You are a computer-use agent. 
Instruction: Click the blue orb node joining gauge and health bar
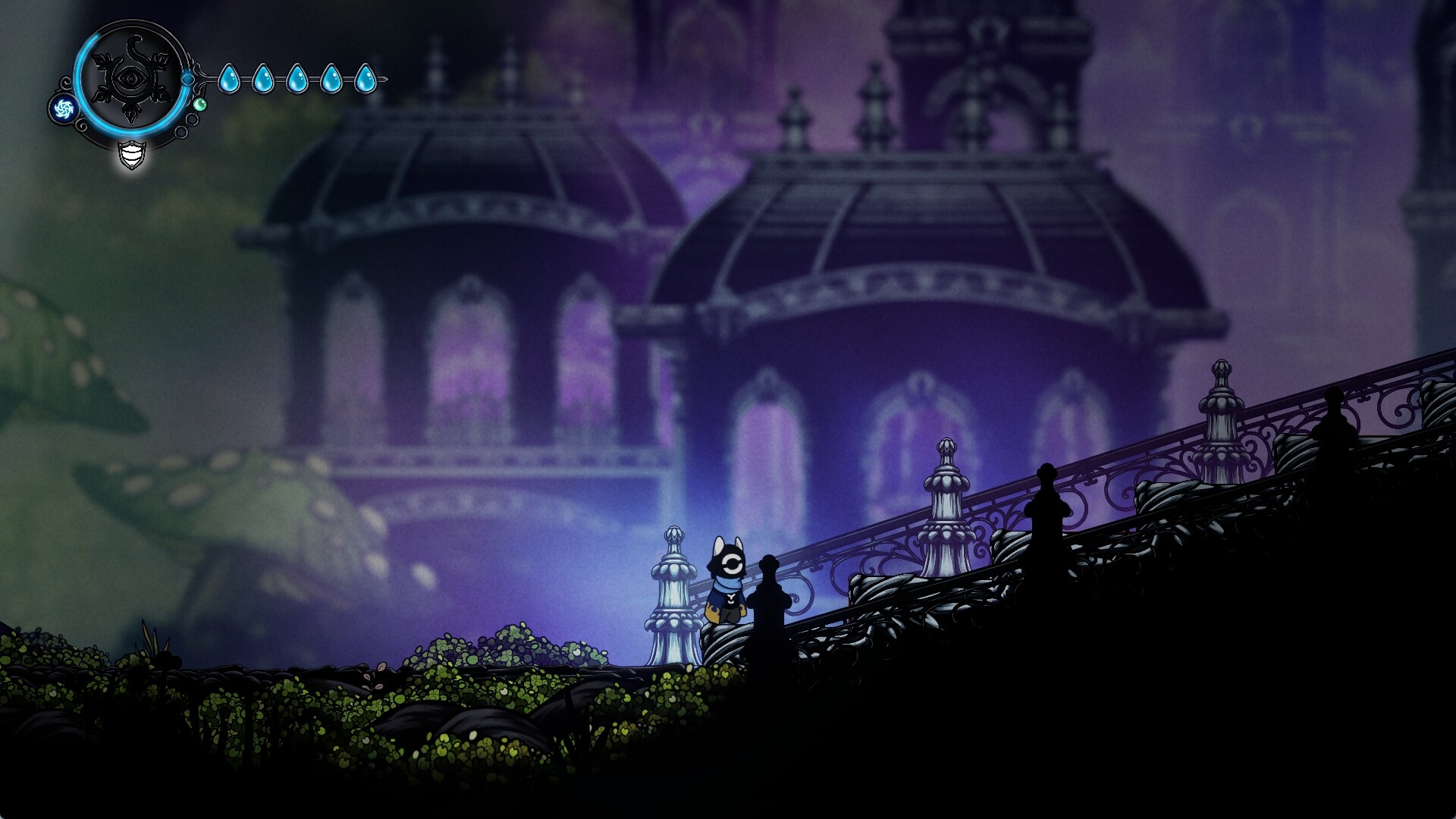(187, 79)
